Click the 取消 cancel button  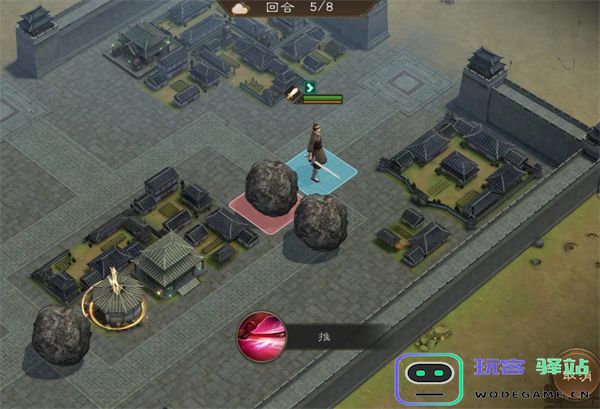point(576,376)
